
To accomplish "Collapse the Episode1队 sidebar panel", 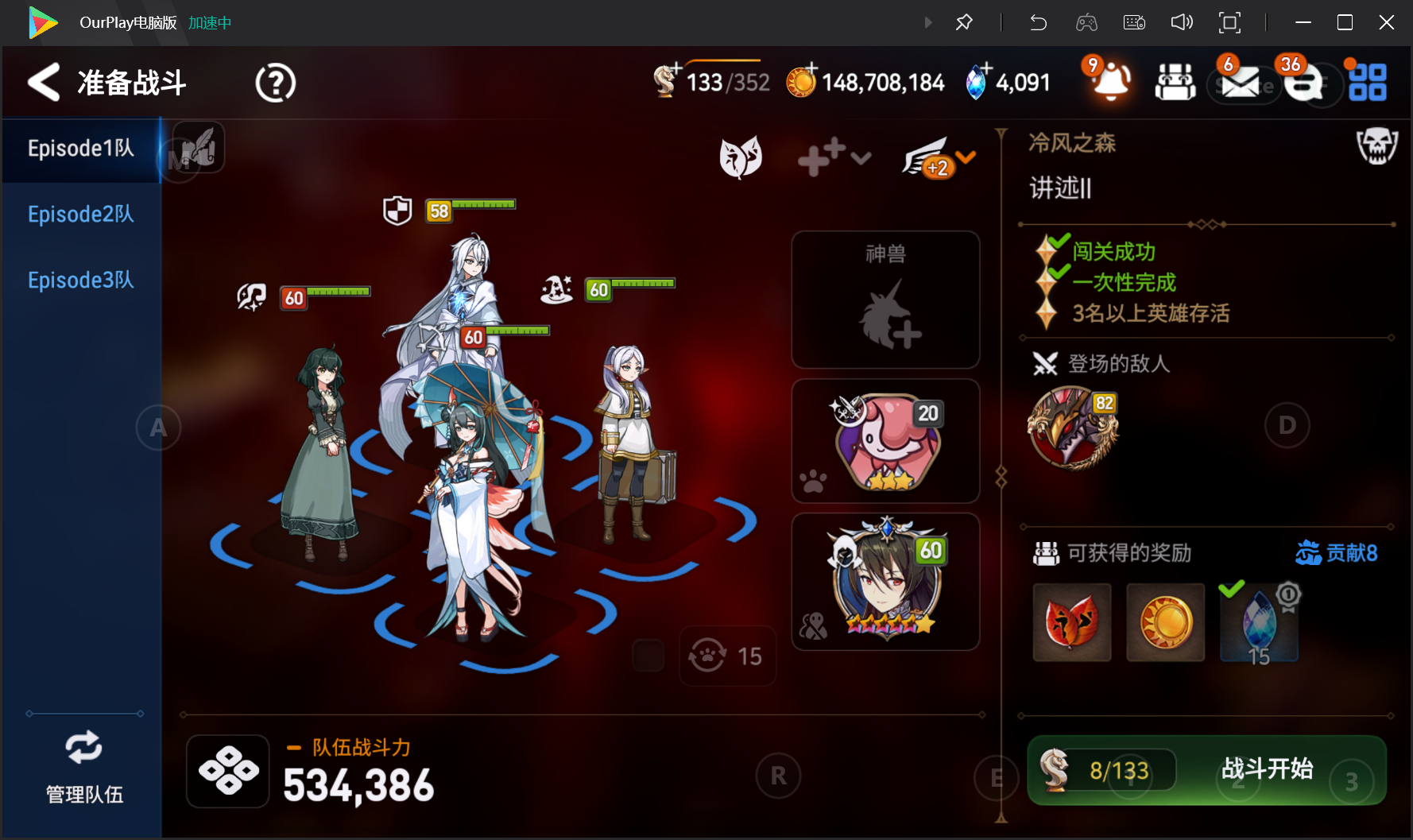I will pyautogui.click(x=80, y=149).
